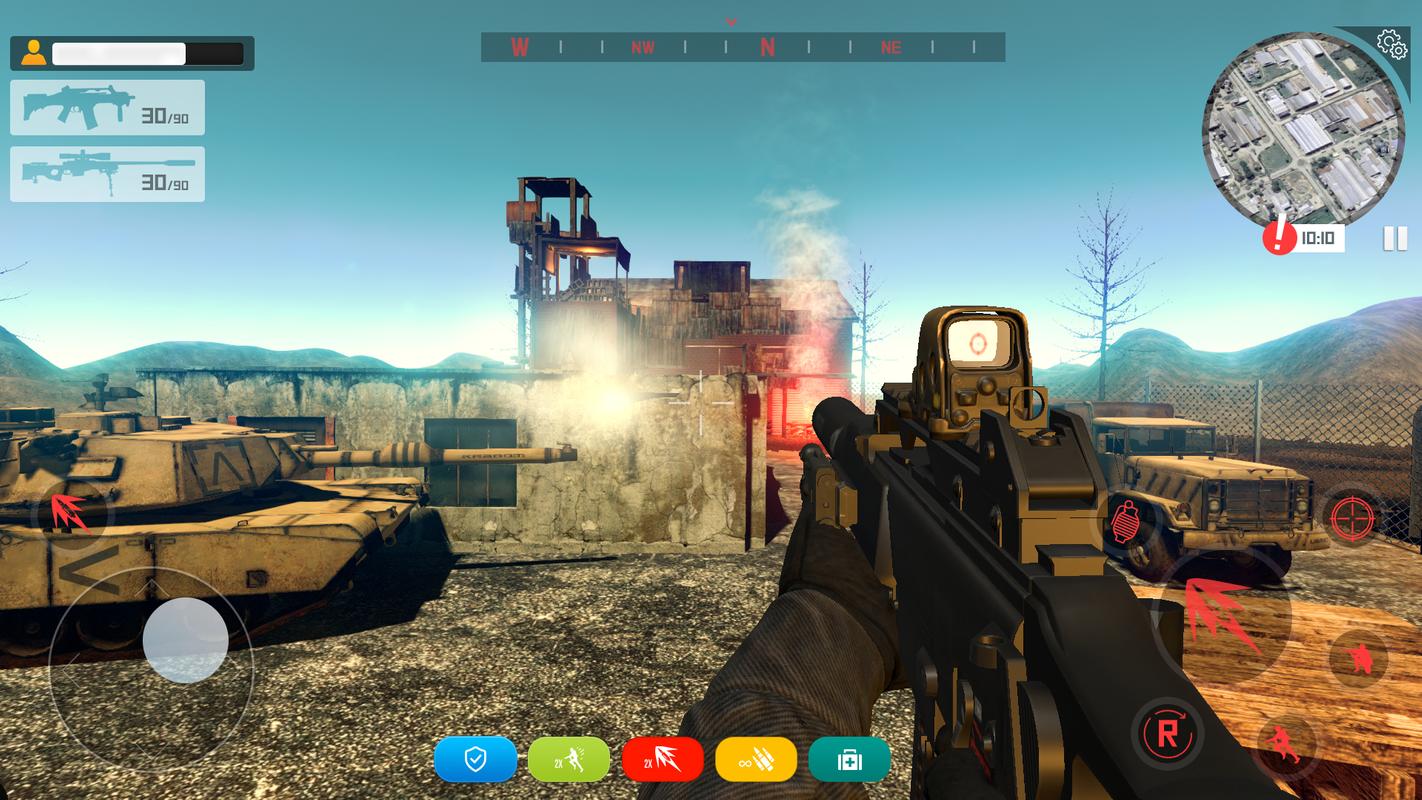
Task: Tap the movement joystick knob
Action: tap(185, 641)
